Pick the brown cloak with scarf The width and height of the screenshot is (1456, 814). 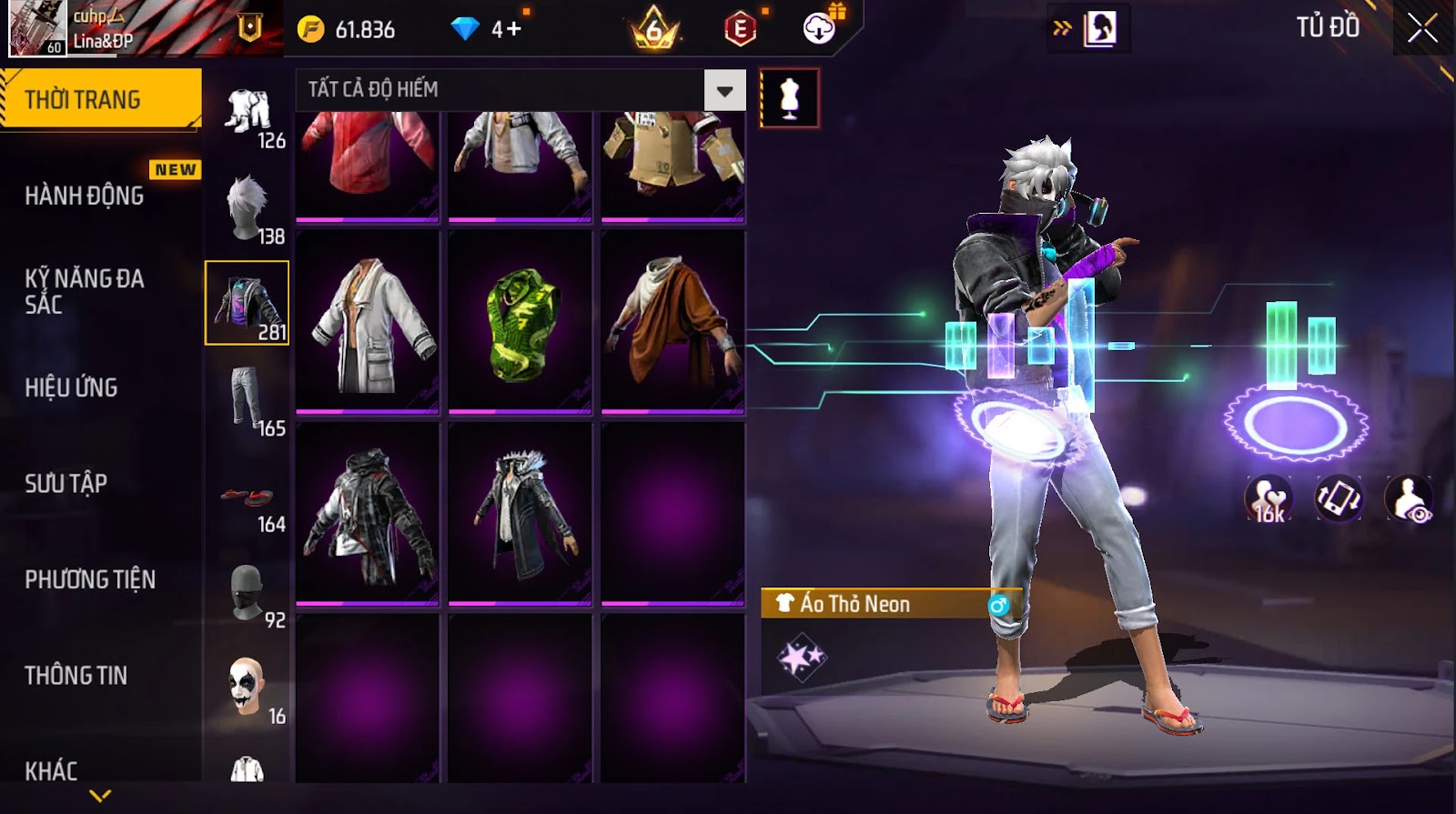pos(672,323)
